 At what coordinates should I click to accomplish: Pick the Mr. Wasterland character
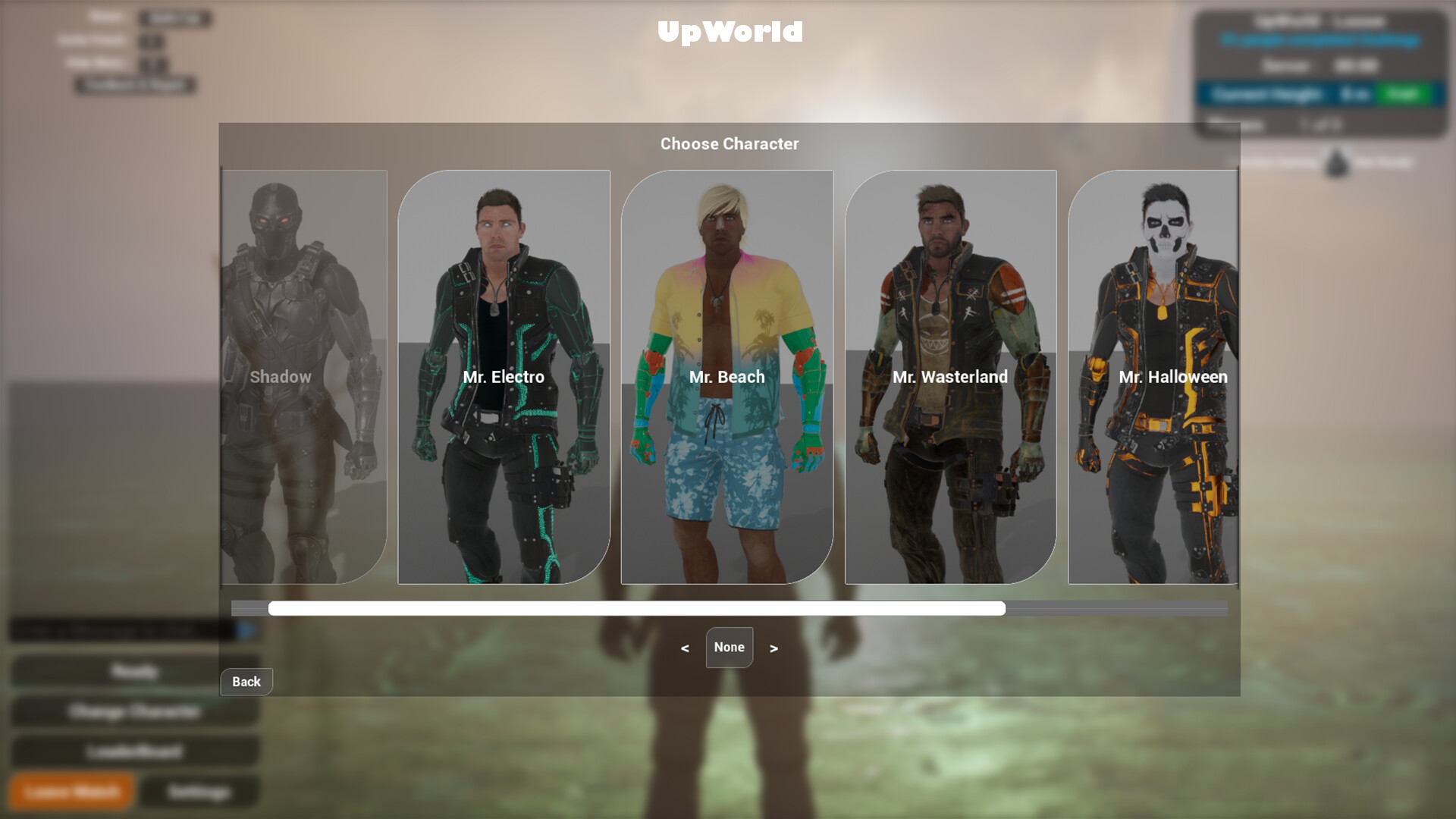950,377
